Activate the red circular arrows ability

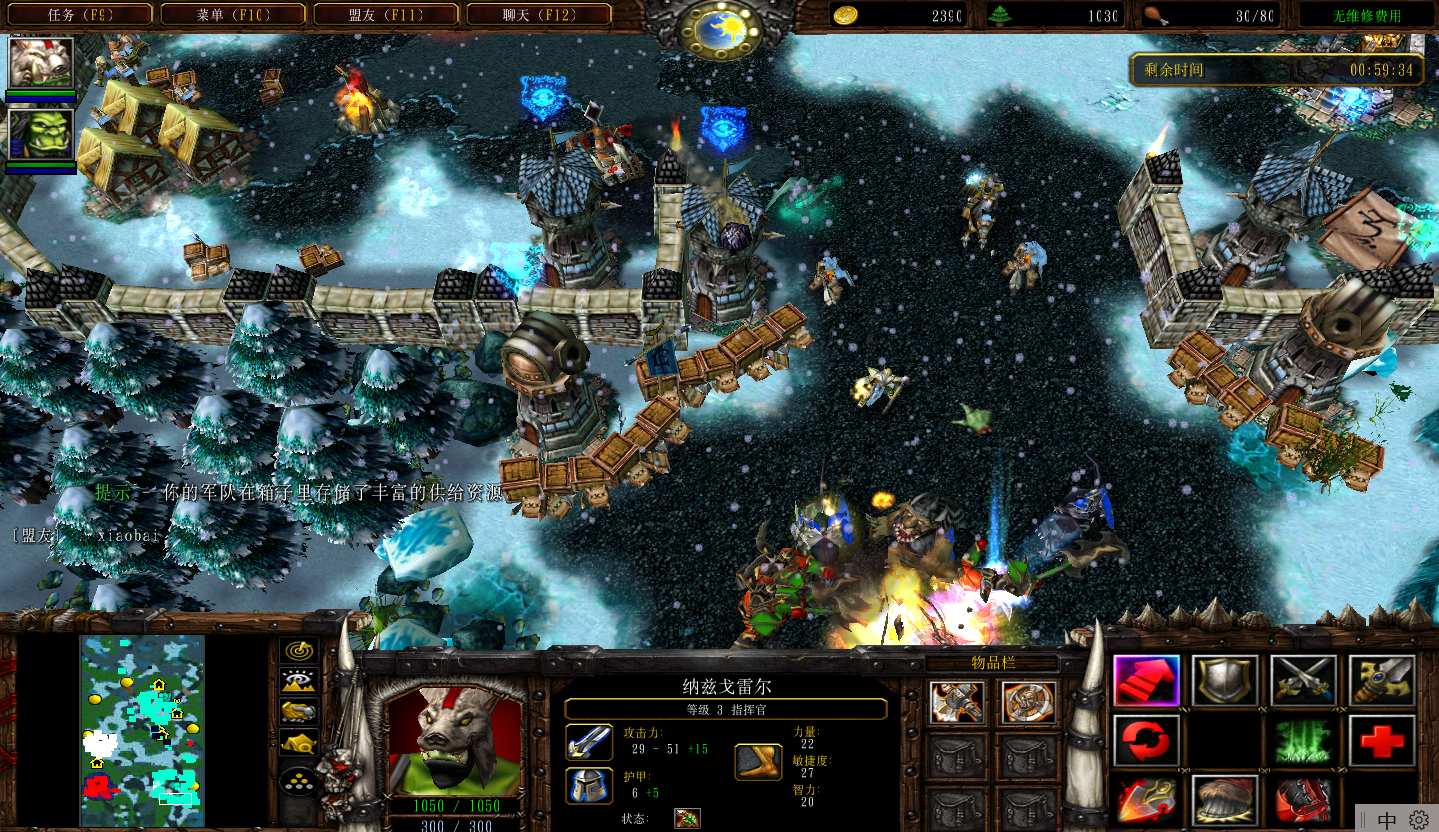click(1146, 741)
